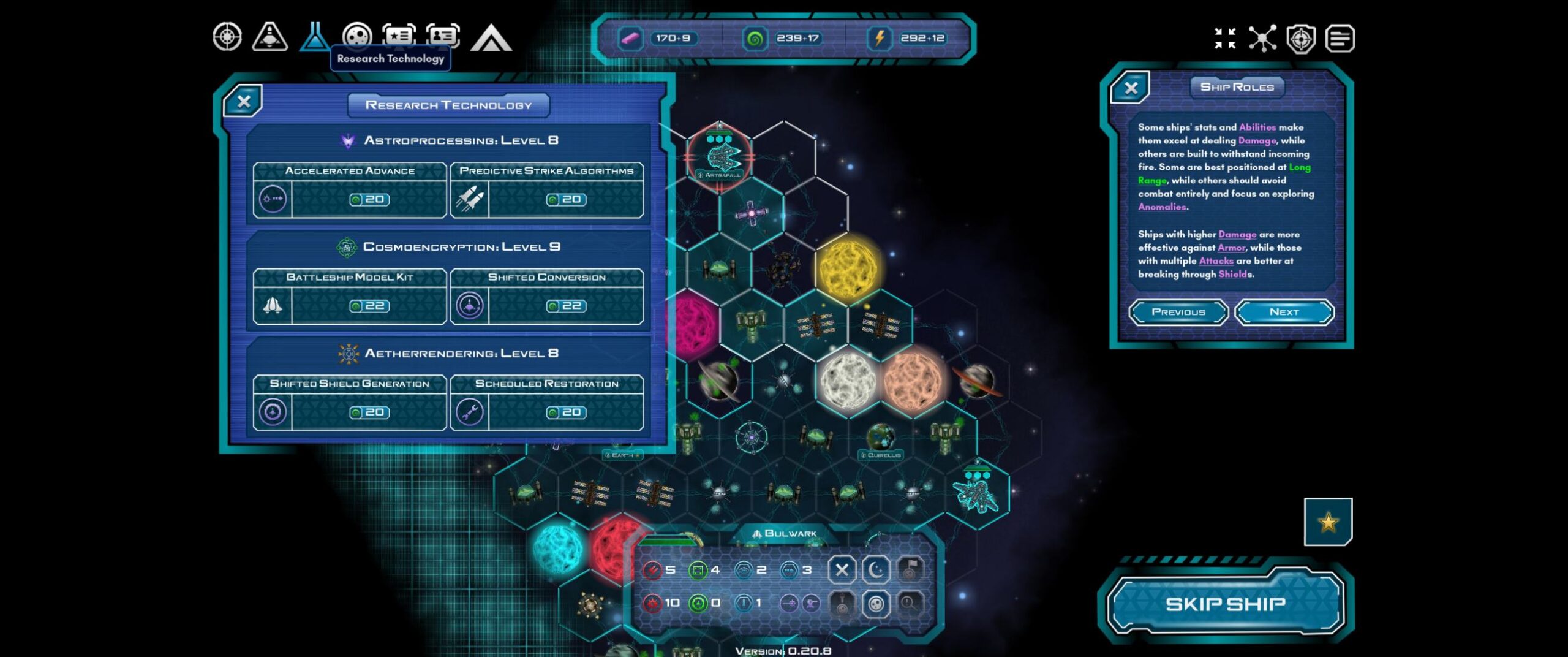Close the Research Technology panel
The width and height of the screenshot is (1568, 657).
[244, 101]
